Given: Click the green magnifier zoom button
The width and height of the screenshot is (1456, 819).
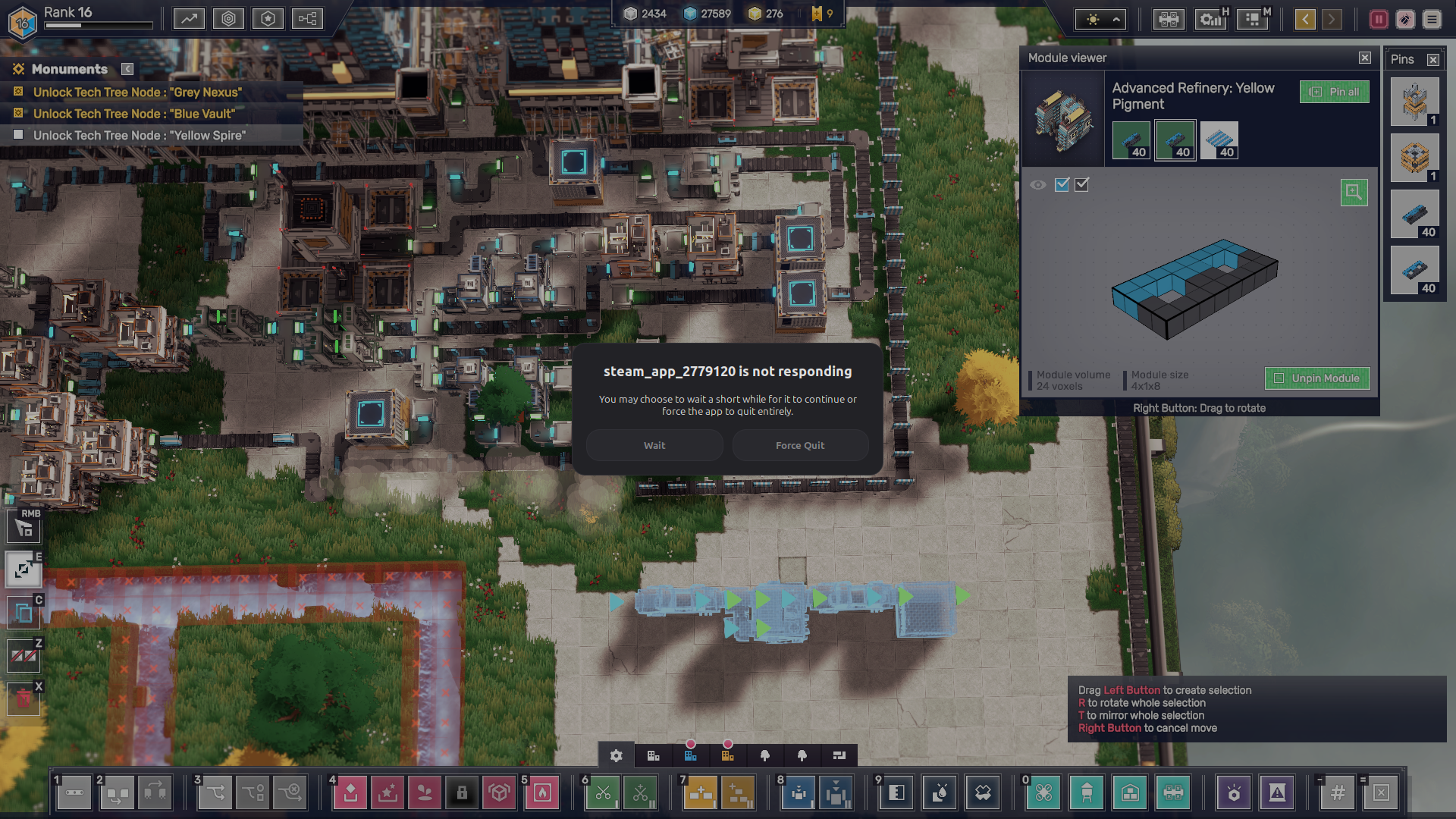Looking at the screenshot, I should coord(1354,193).
